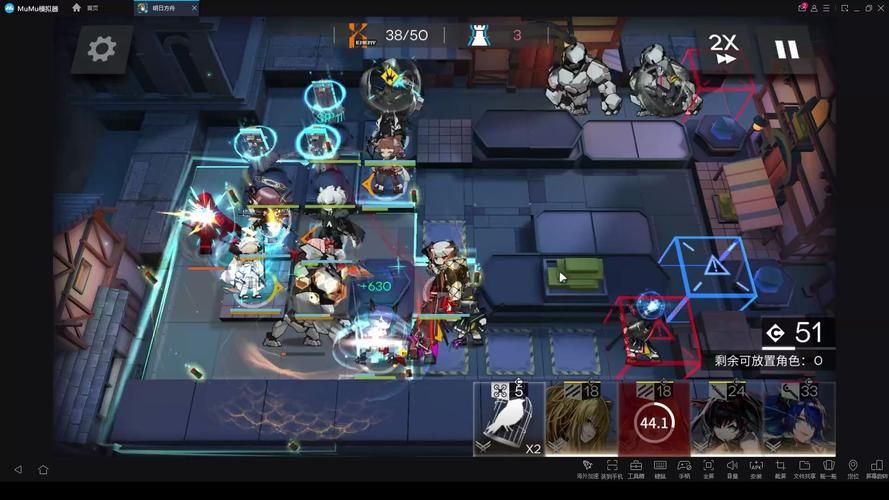Toggle the 2X game speed
889x500 pixels.
click(724, 48)
